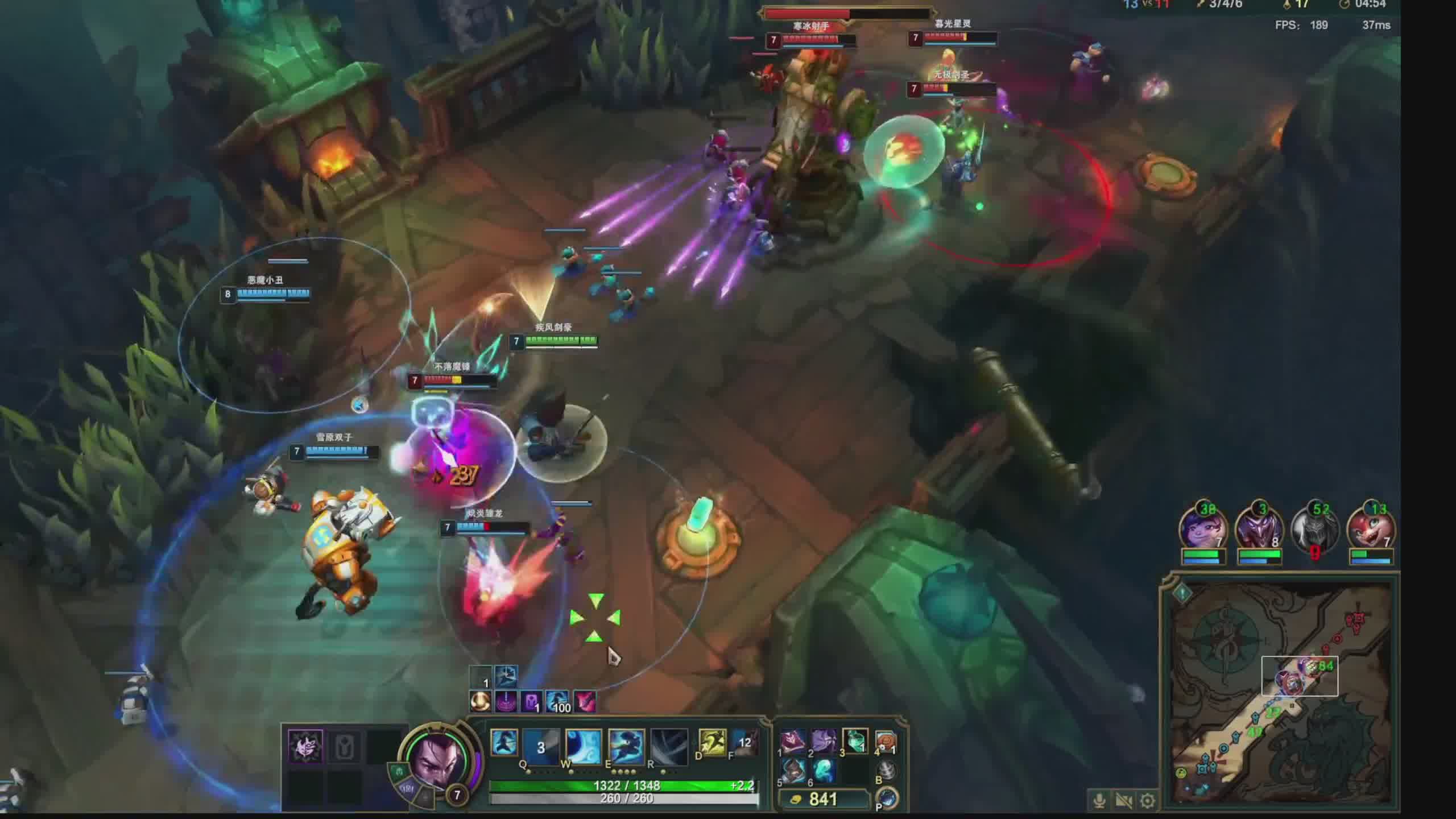The width and height of the screenshot is (1456, 819).
Task: Toggle the microphone button
Action: point(1099,801)
